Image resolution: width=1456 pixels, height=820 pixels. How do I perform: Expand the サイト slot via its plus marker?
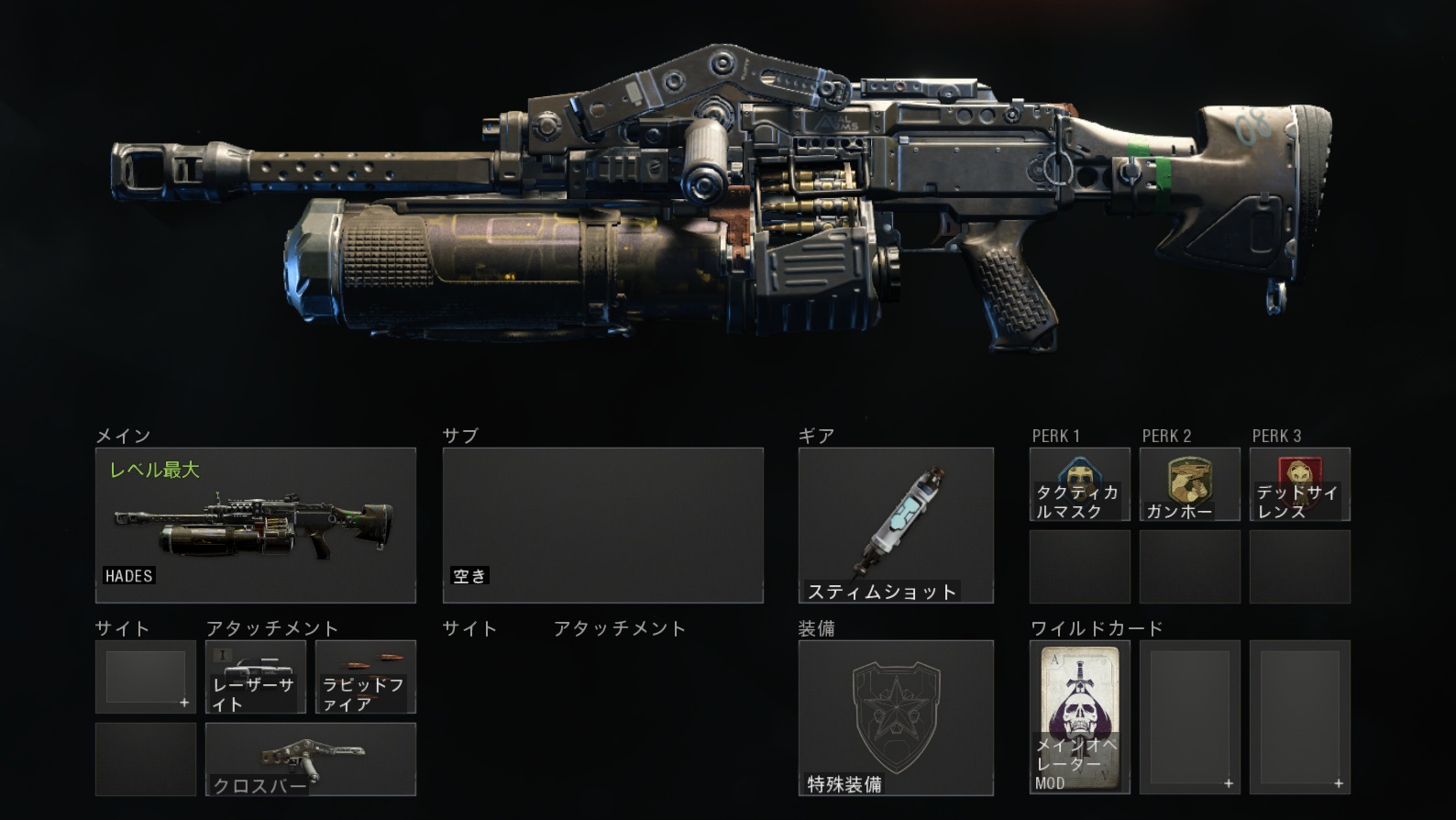click(186, 702)
